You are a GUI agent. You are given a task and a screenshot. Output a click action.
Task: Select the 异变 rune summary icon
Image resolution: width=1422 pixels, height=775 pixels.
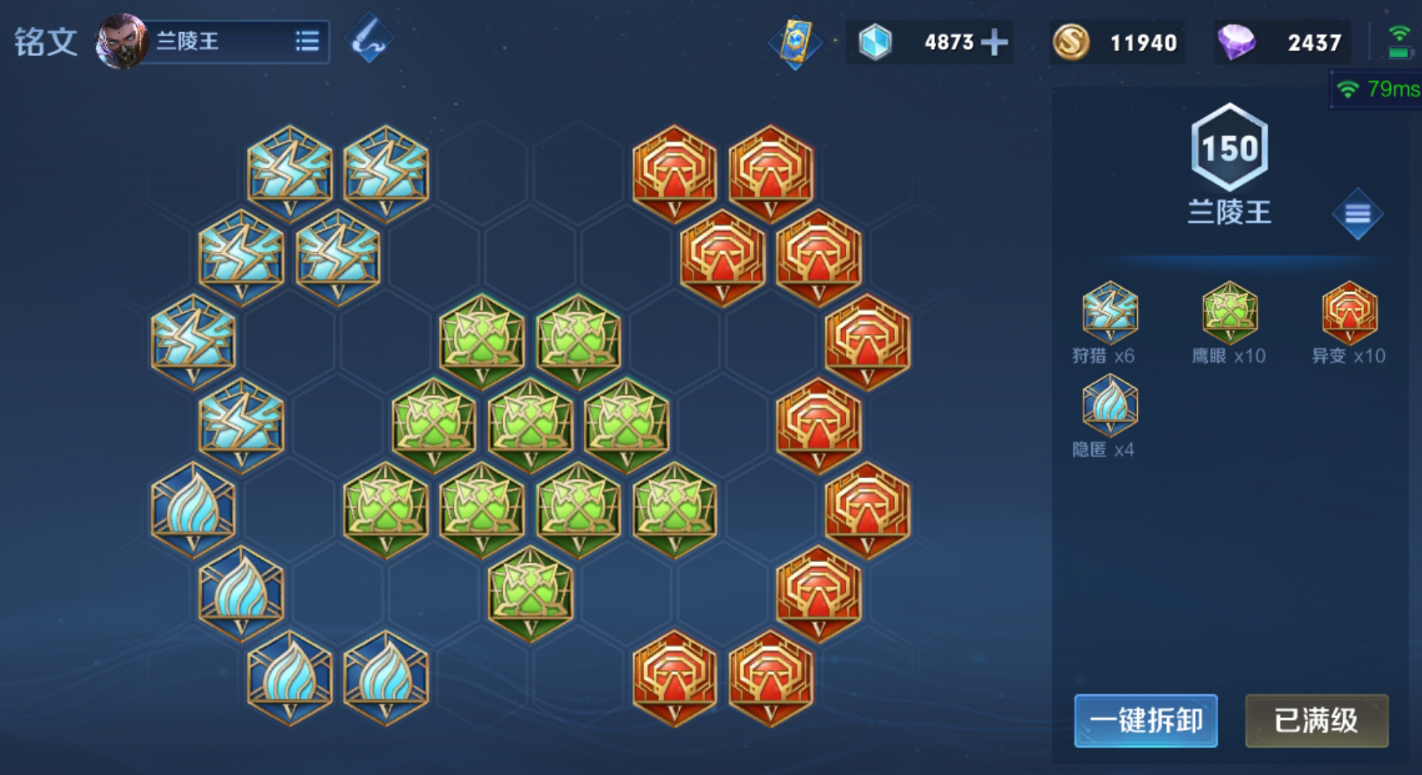tap(1350, 313)
